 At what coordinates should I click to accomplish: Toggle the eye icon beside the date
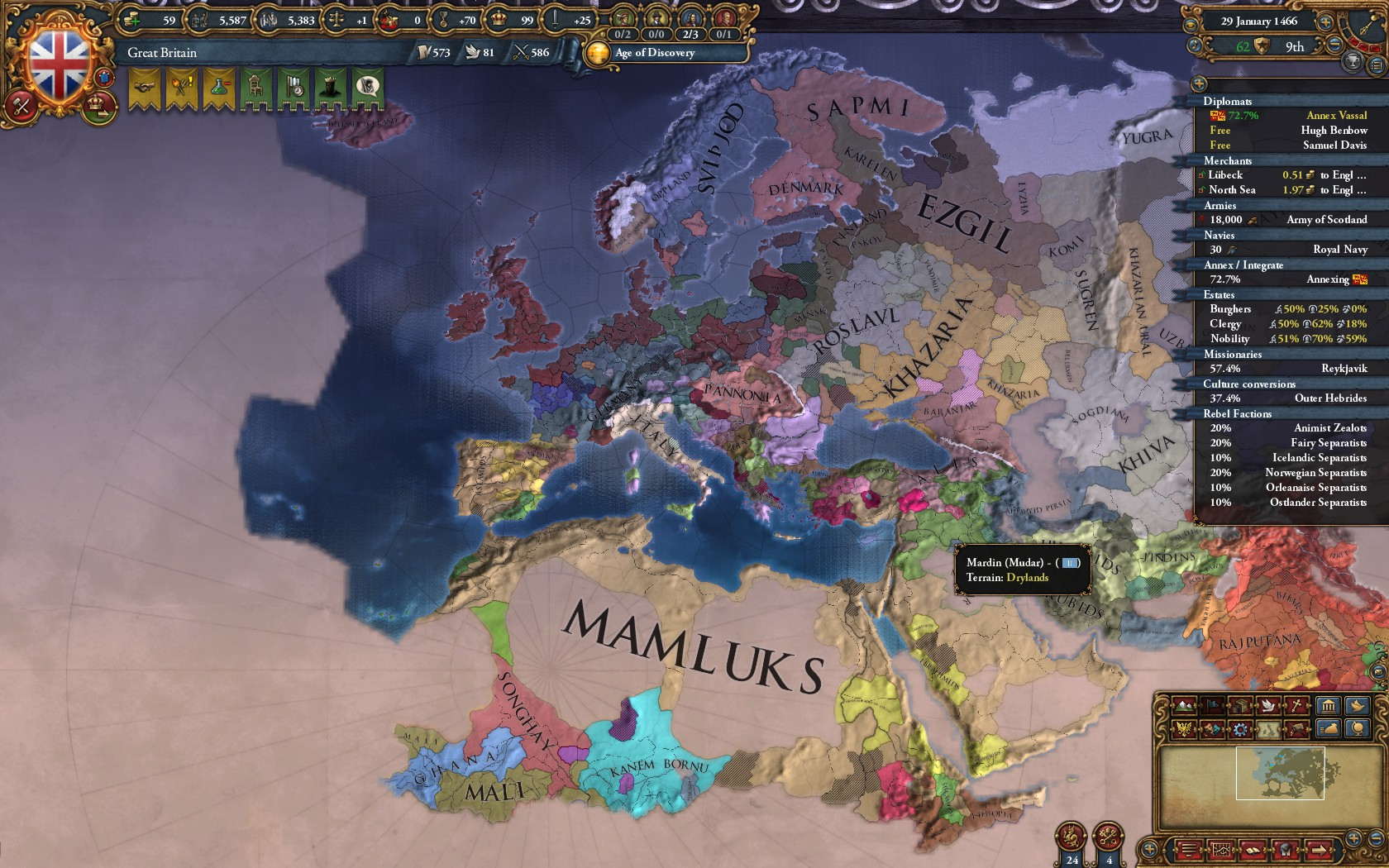(1191, 25)
